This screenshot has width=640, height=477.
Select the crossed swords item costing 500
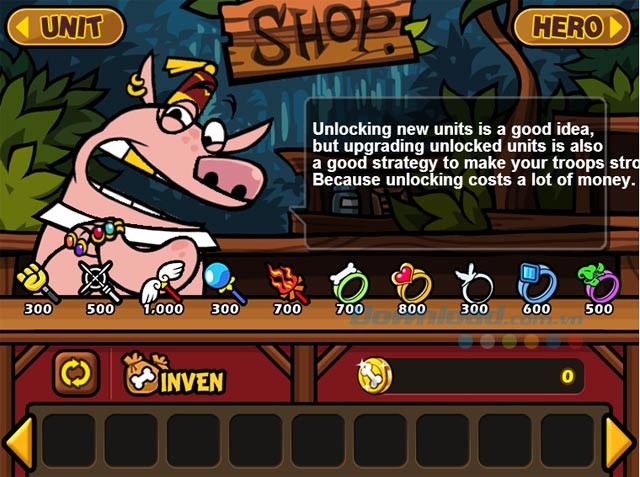click(99, 284)
